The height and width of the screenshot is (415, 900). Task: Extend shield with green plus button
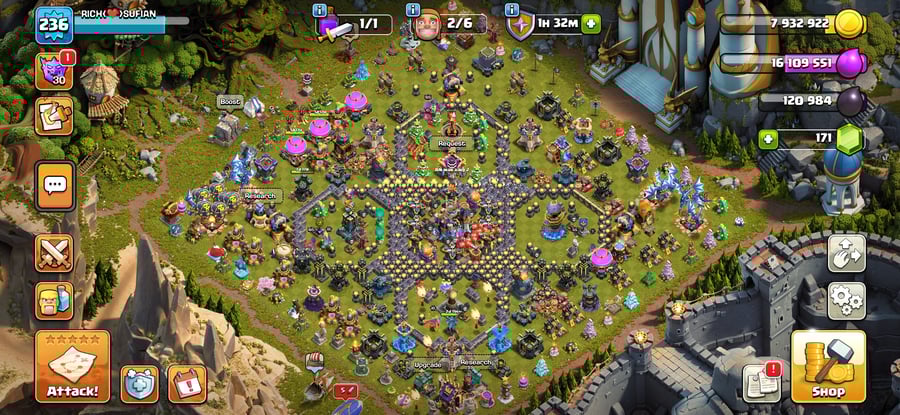point(591,23)
